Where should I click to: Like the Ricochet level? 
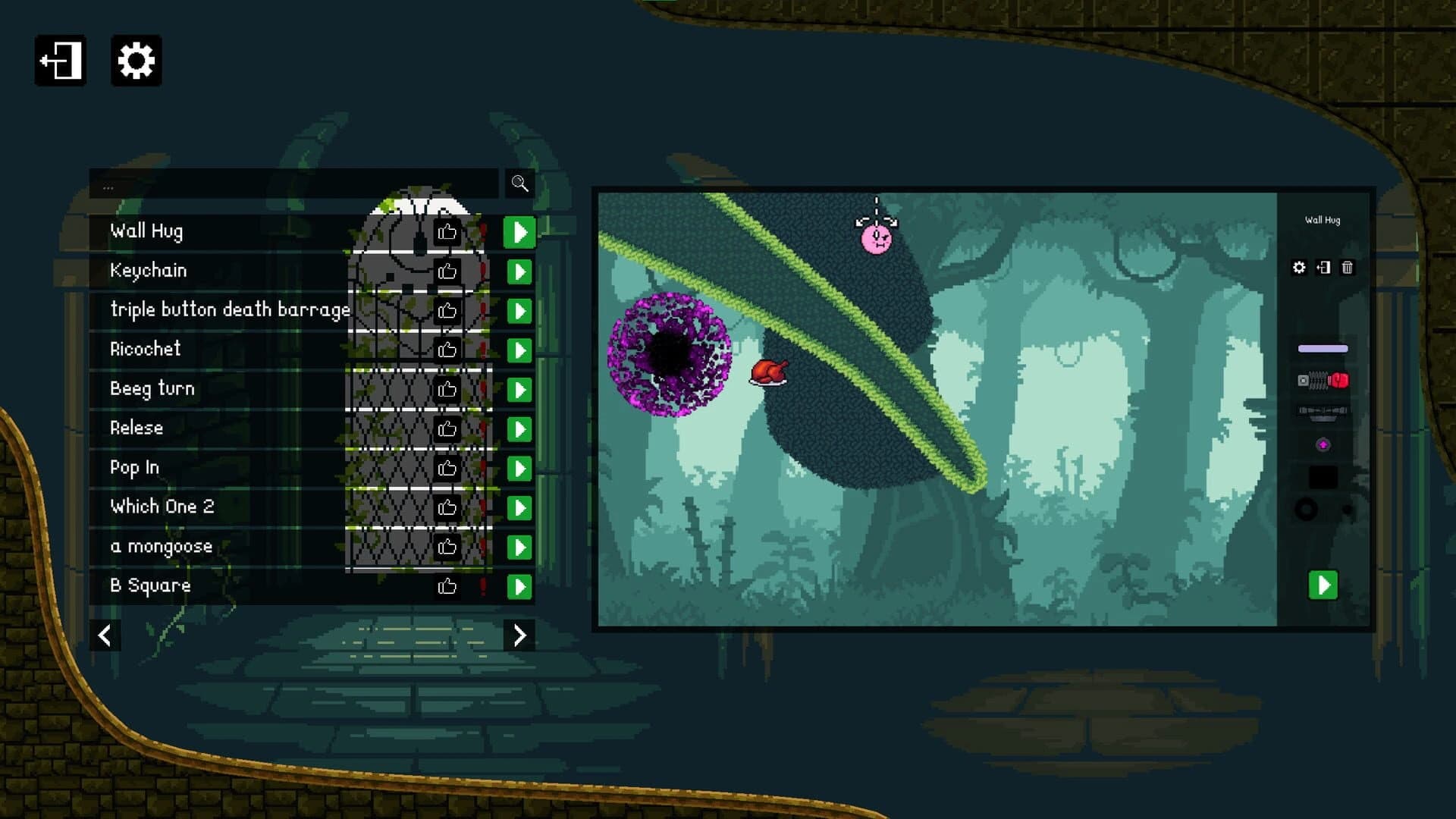pyautogui.click(x=447, y=347)
